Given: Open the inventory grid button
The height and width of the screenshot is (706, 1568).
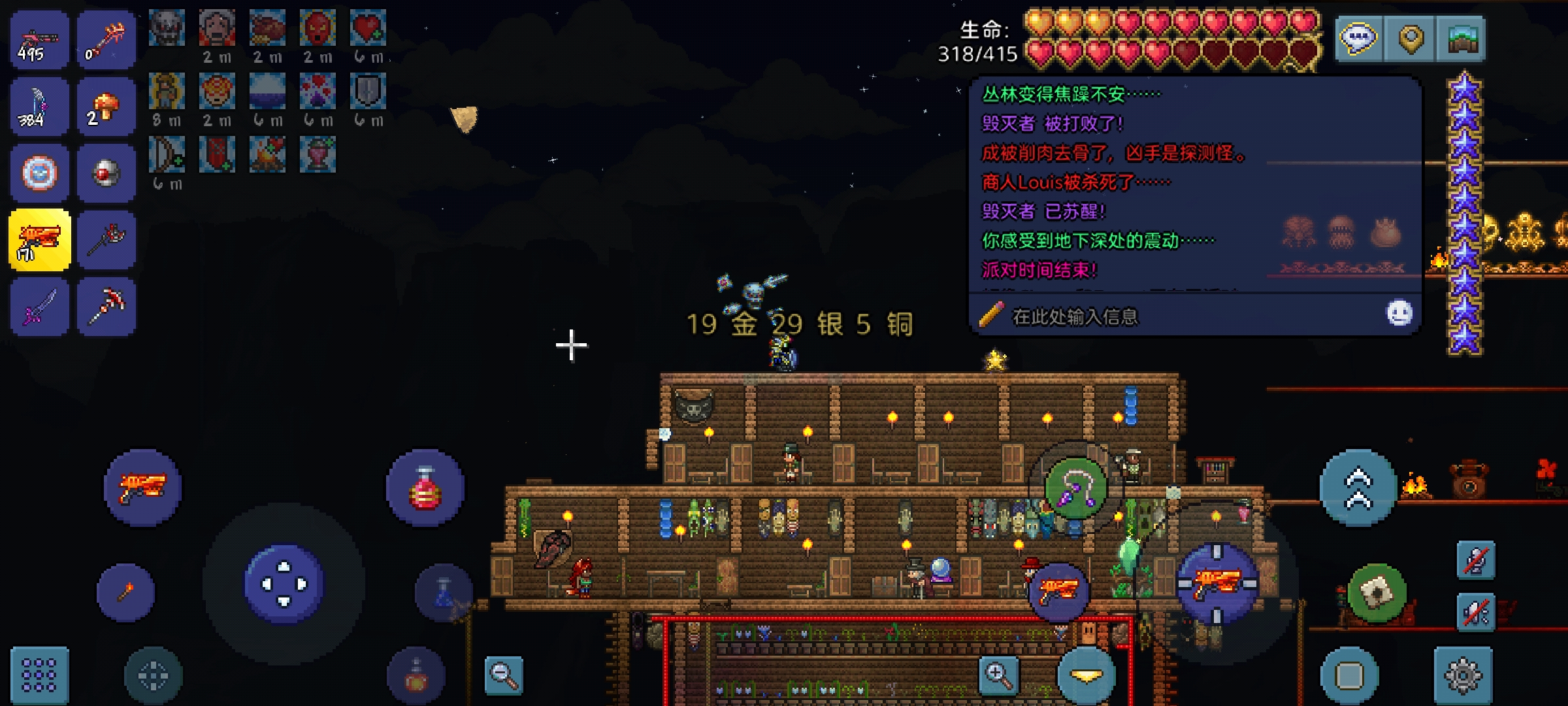Looking at the screenshot, I should [x=39, y=675].
